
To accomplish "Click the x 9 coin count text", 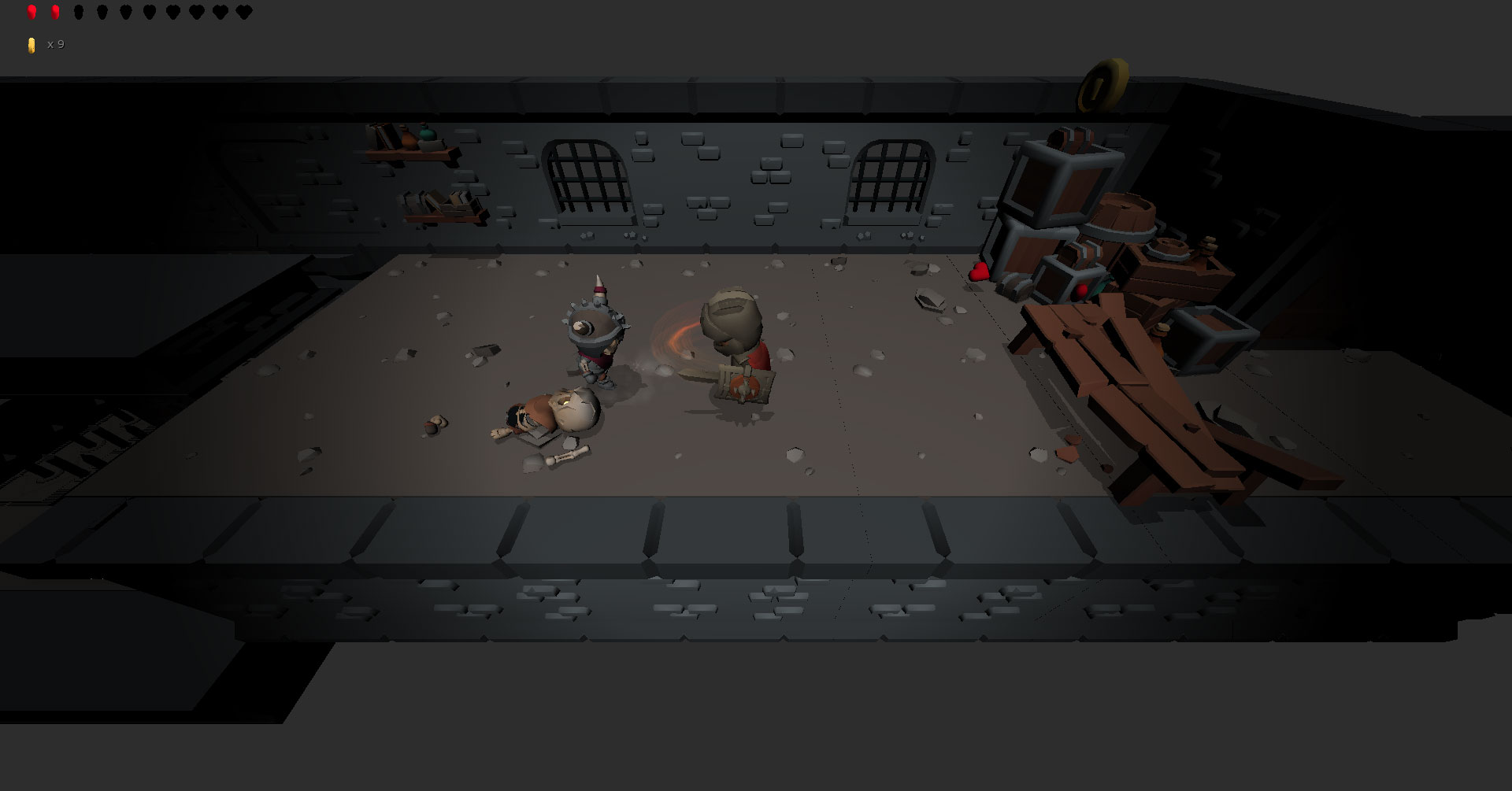I will point(54,45).
